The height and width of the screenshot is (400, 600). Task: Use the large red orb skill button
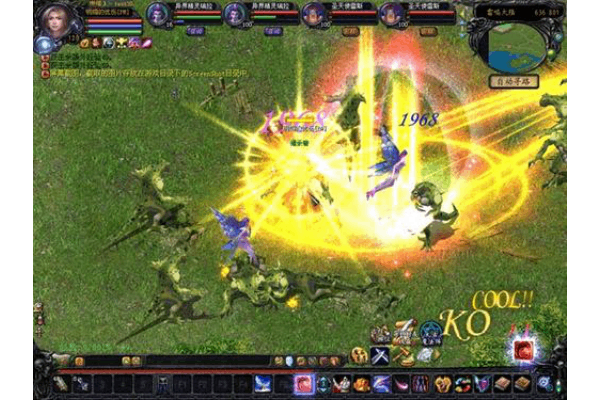522,352
